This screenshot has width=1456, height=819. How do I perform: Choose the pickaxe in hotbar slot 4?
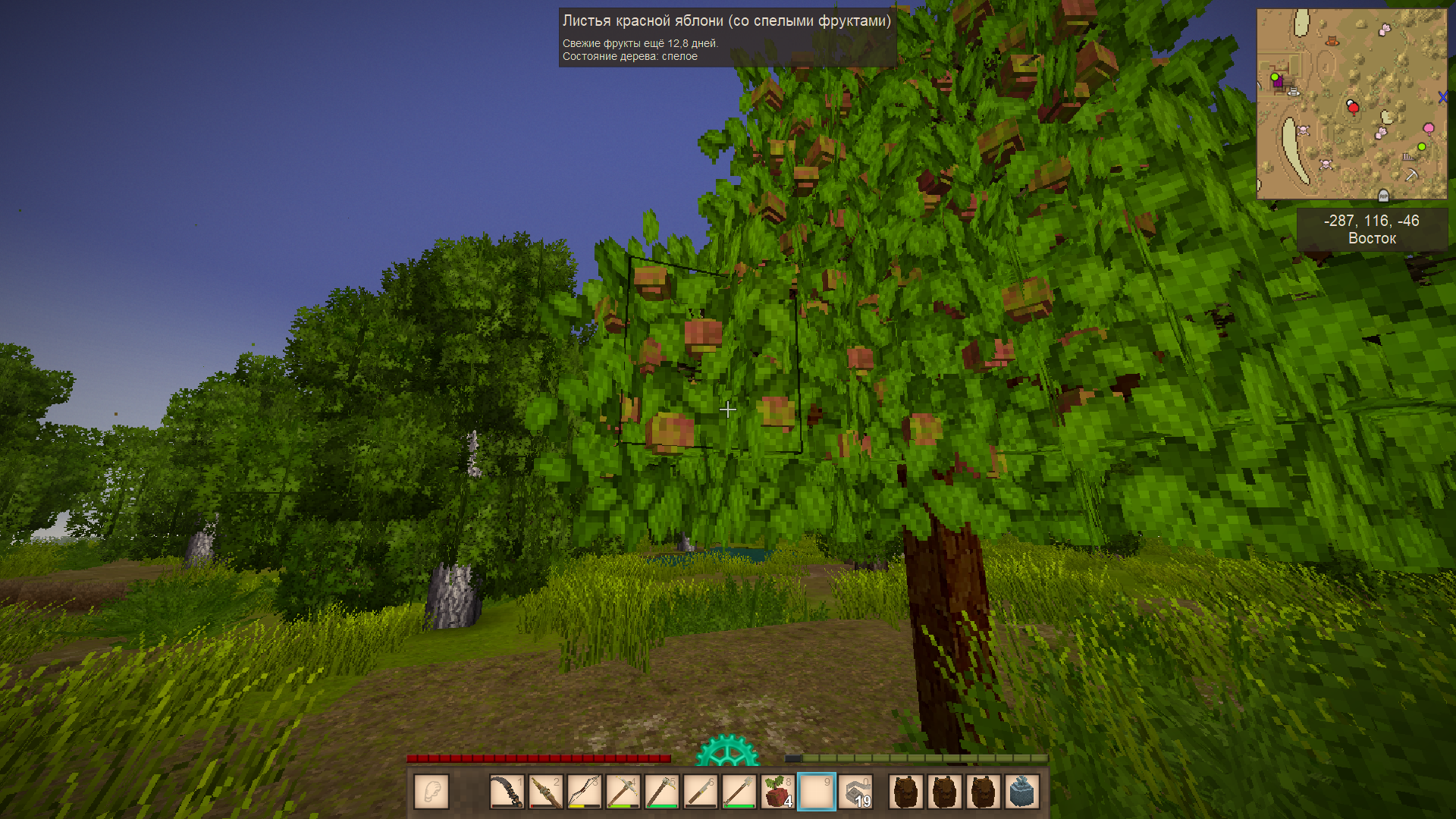623,792
